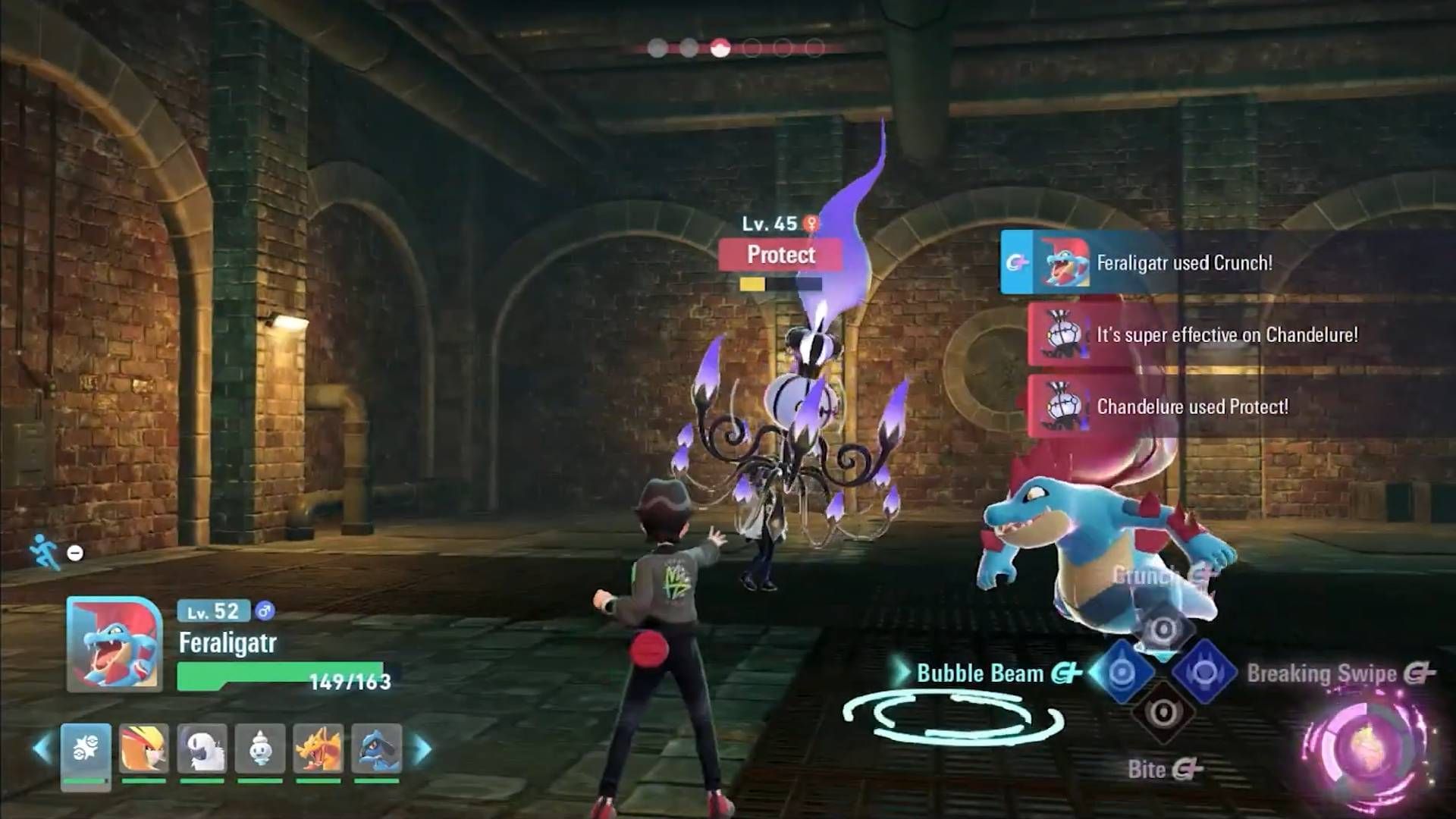Click the Protect label above Chandelure

pos(782,255)
